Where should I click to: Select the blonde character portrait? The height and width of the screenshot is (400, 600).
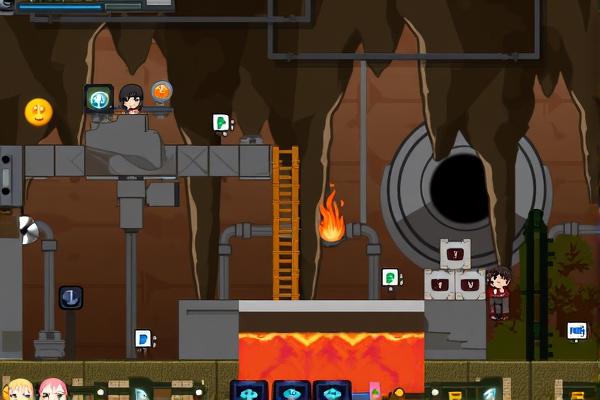coord(18,390)
